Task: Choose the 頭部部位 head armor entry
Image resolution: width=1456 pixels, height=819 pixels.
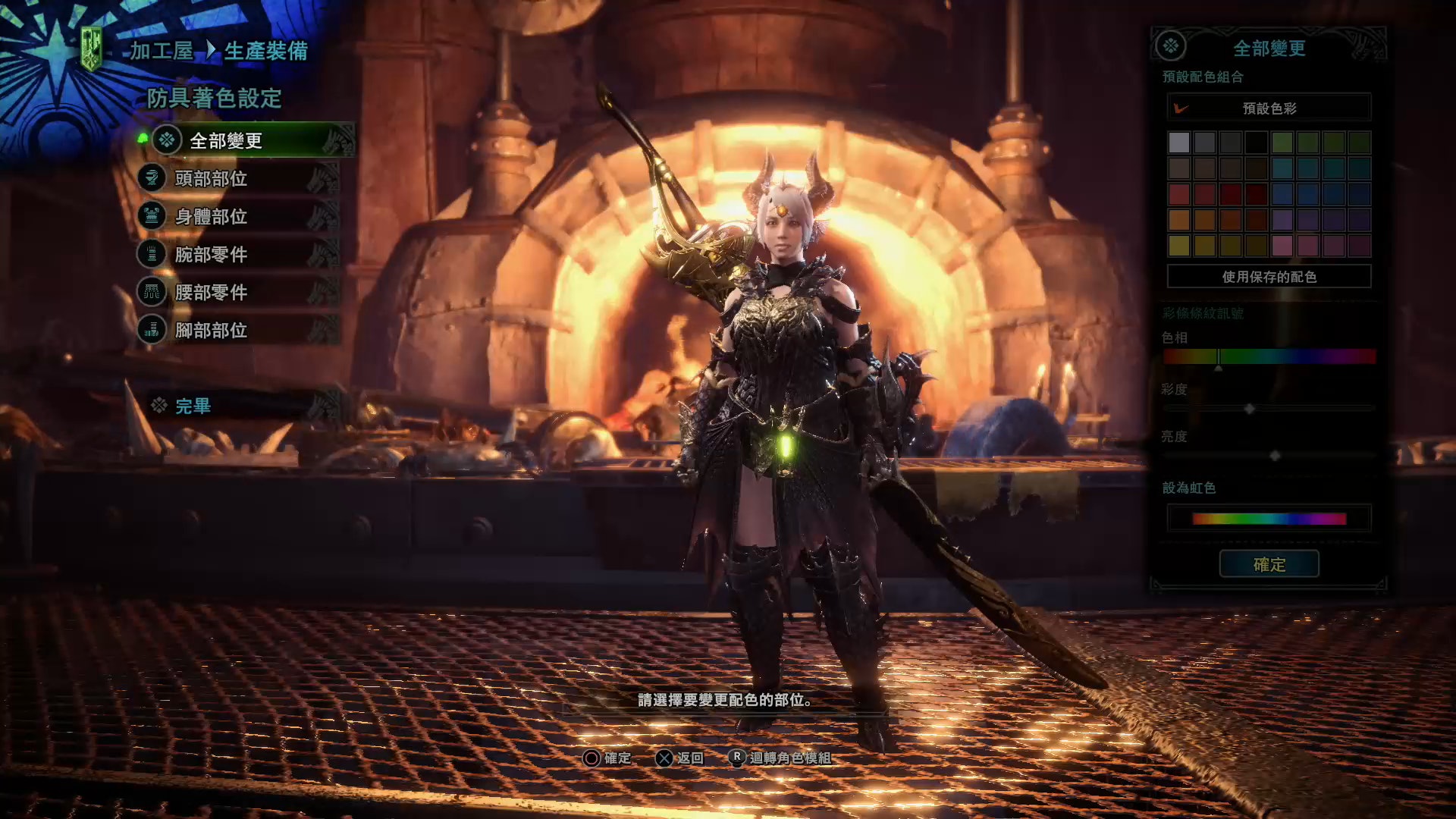Action: pos(211,178)
